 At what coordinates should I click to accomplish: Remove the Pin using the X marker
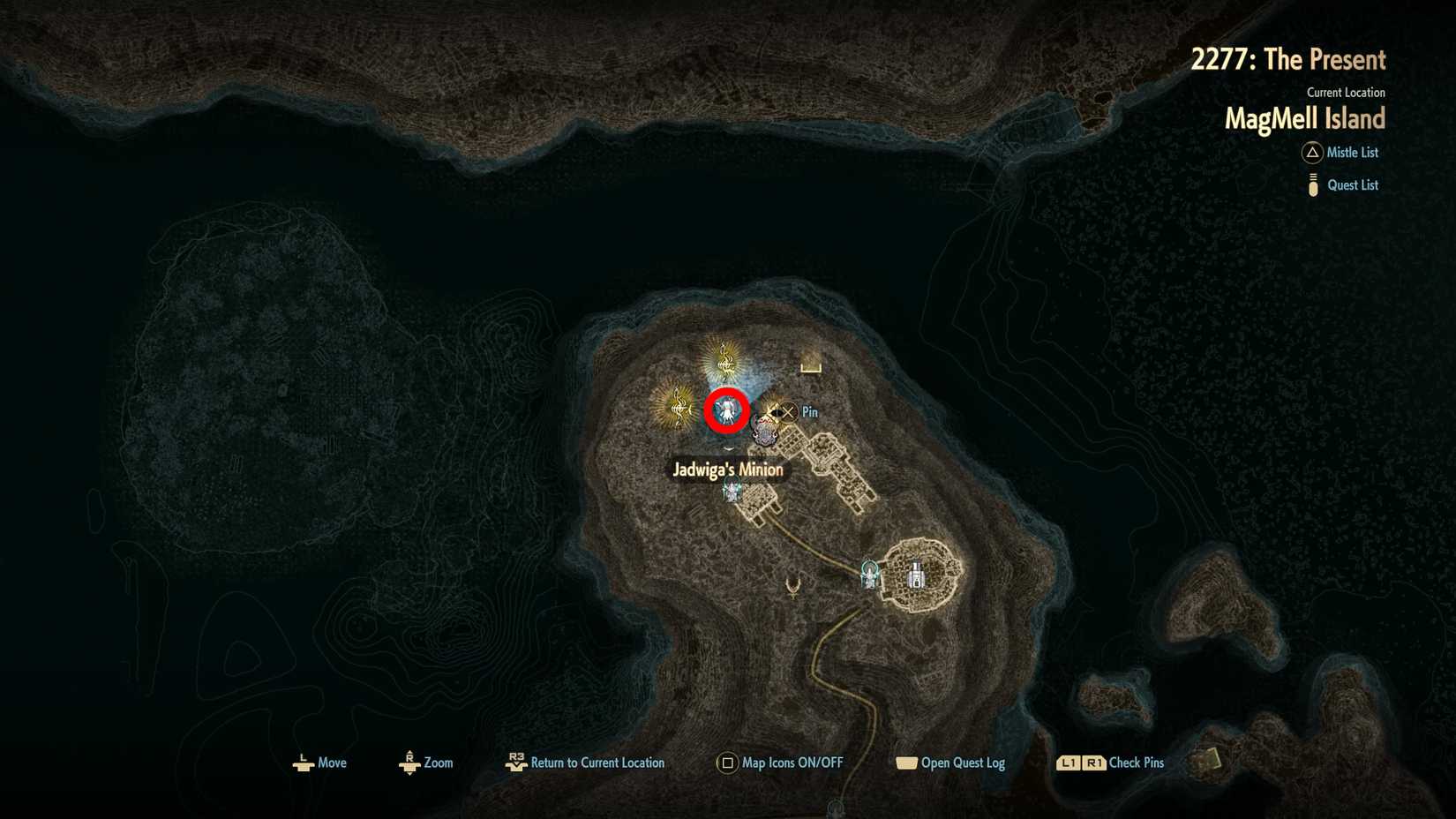786,413
